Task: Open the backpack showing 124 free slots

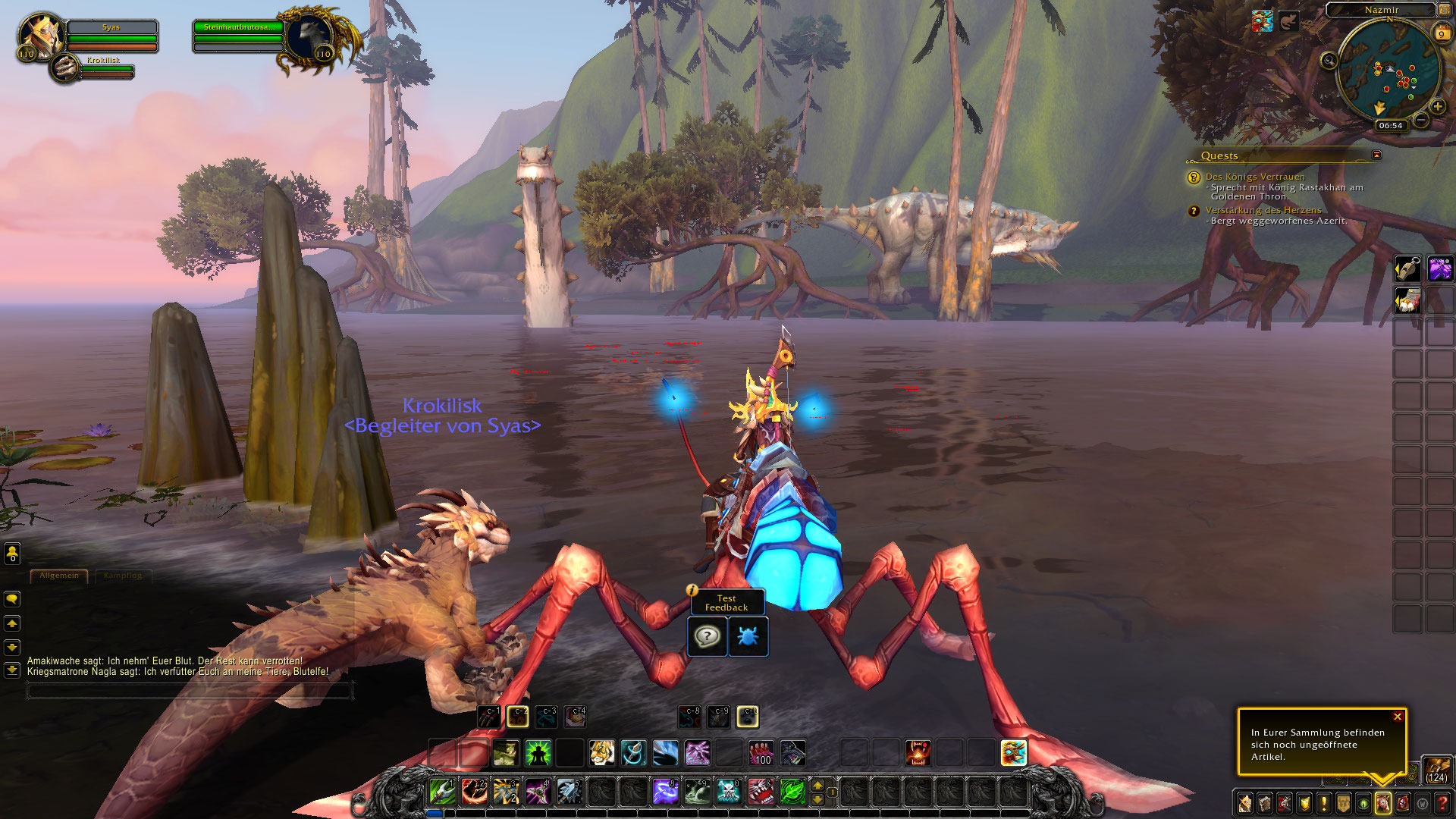Action: tap(1436, 770)
